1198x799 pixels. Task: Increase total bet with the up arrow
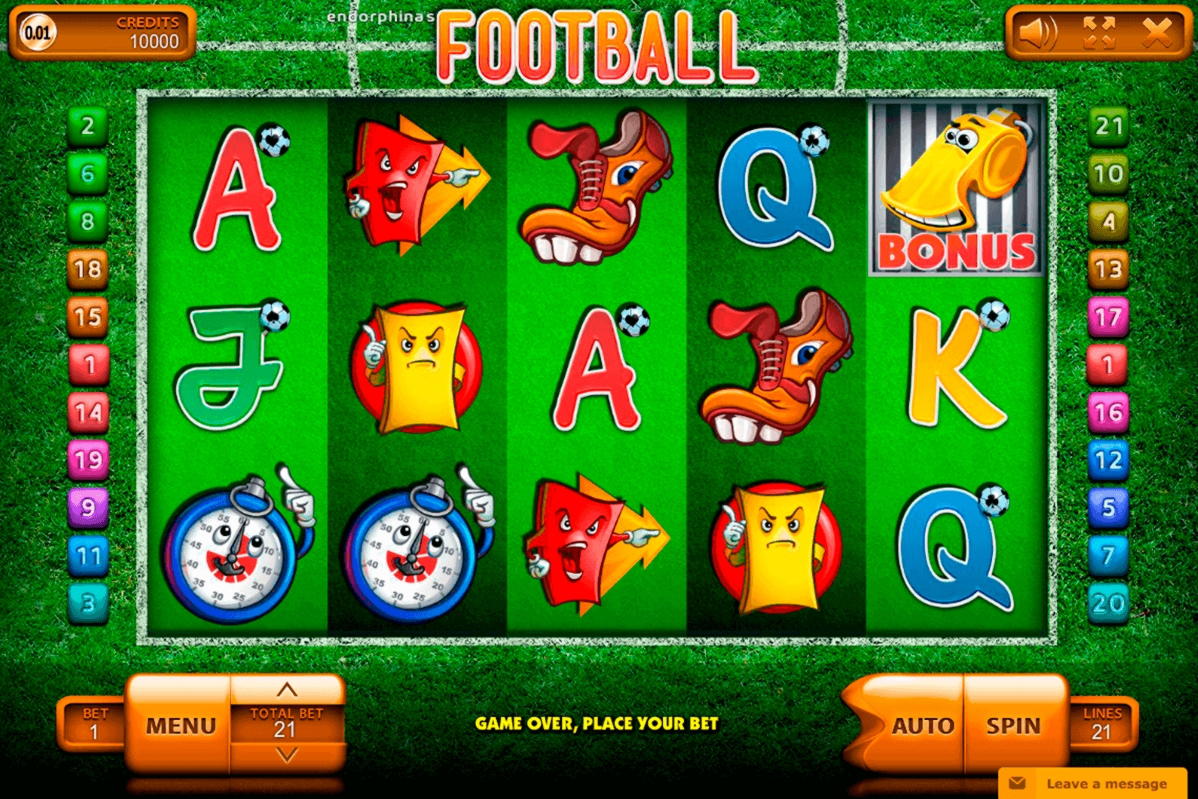[287, 690]
